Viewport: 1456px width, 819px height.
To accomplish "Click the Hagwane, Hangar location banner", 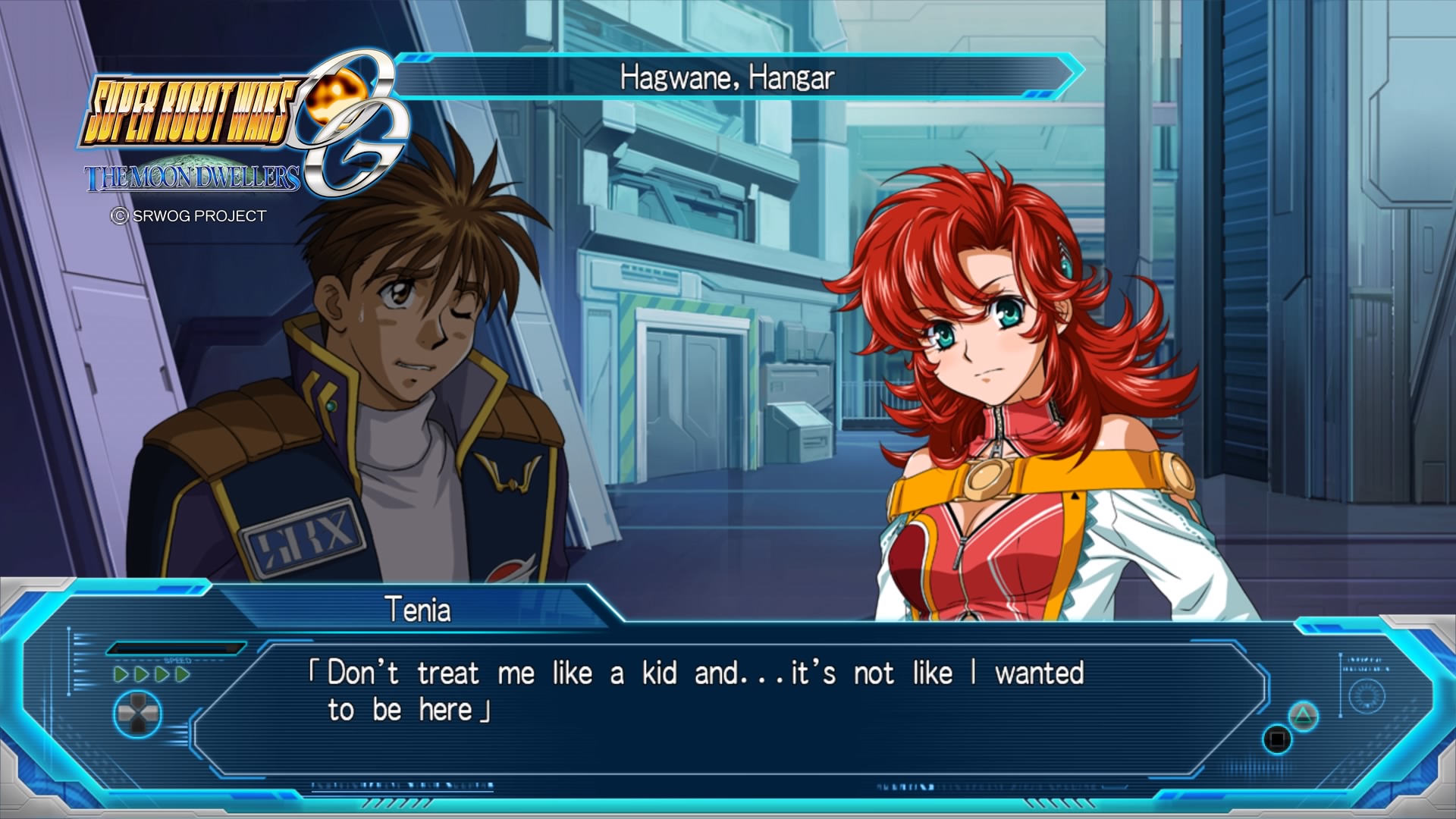I will click(x=728, y=76).
